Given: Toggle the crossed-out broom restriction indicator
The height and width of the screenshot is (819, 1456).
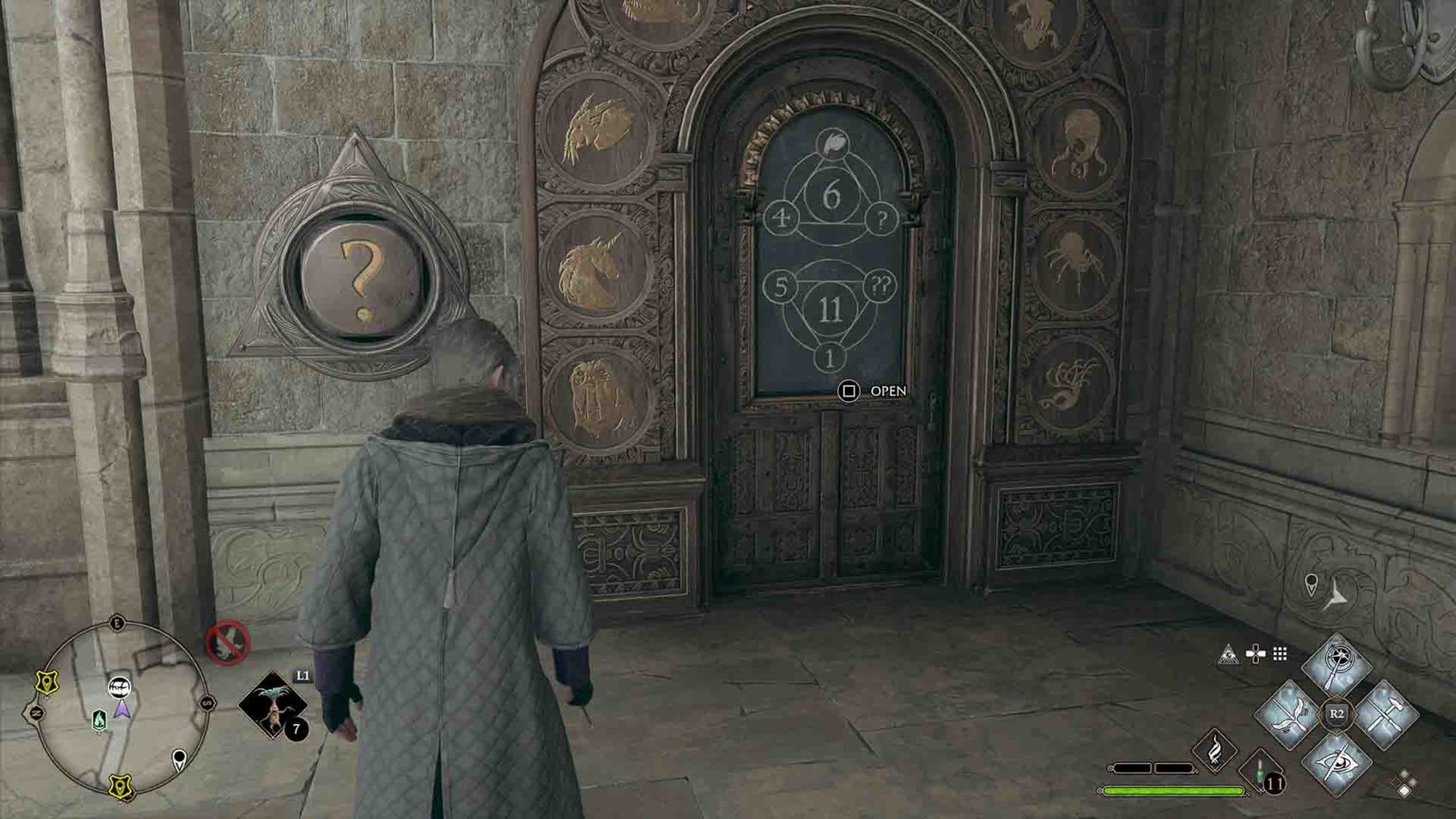Looking at the screenshot, I should (227, 645).
